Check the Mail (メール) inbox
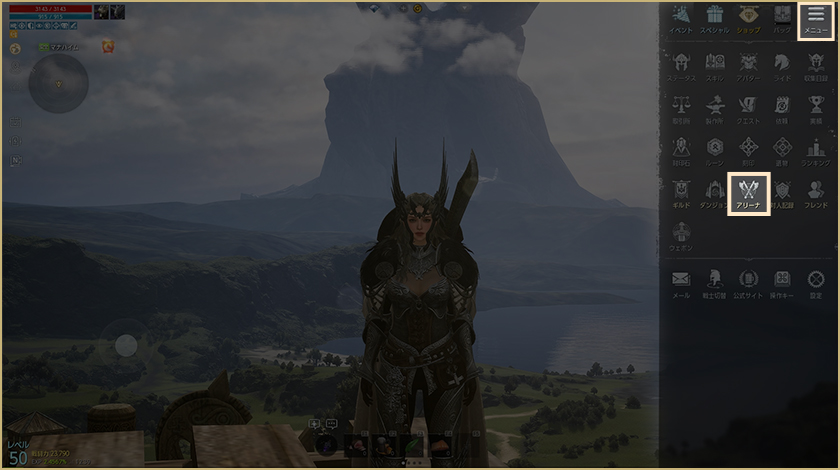 point(681,282)
